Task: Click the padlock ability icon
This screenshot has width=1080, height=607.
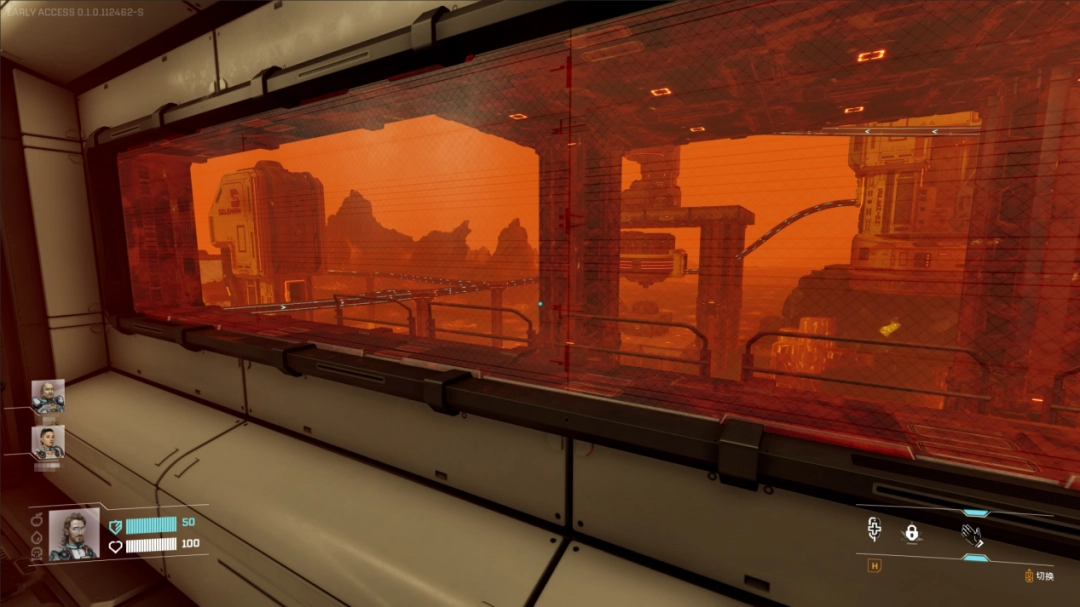Action: [911, 533]
